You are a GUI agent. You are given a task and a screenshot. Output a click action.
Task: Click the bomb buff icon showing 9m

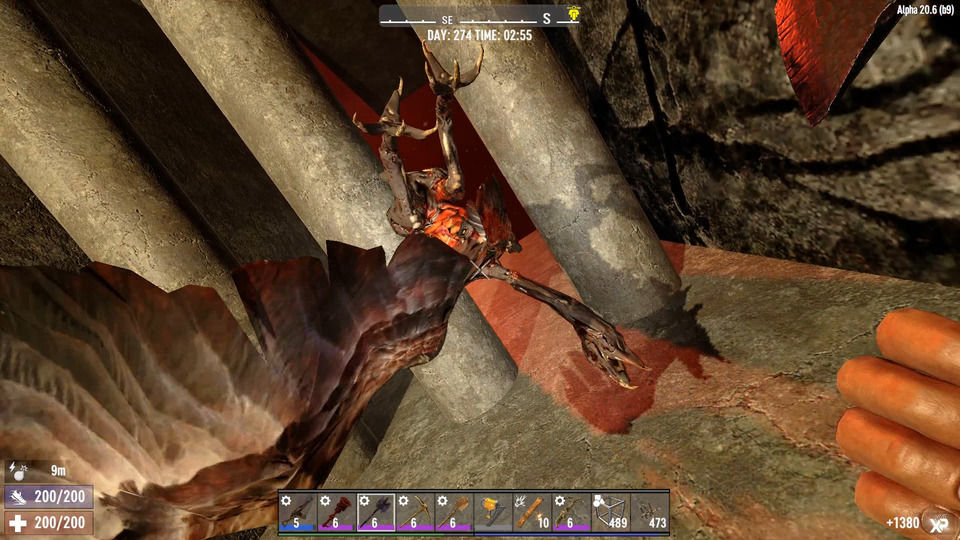[20, 469]
